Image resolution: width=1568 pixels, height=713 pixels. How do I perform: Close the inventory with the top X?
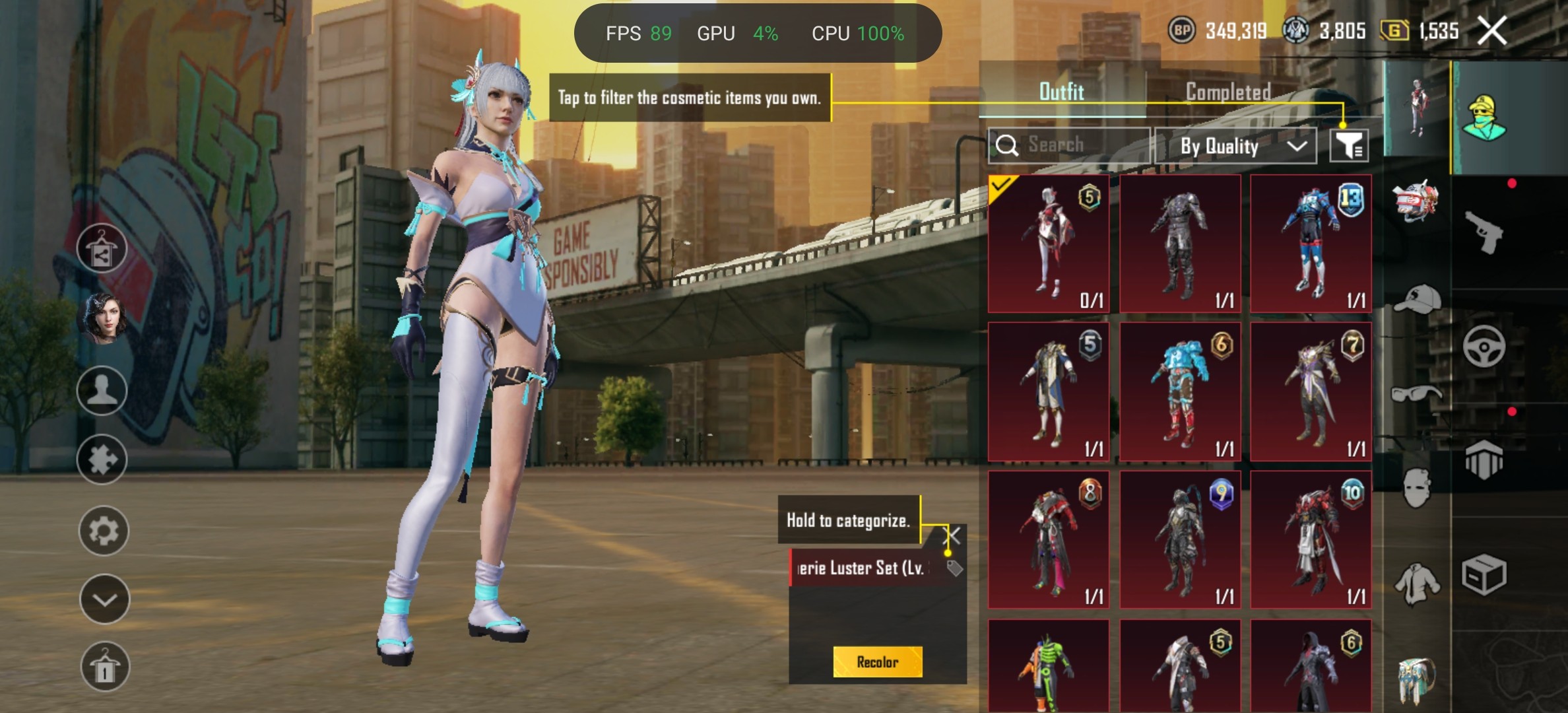(x=1491, y=30)
